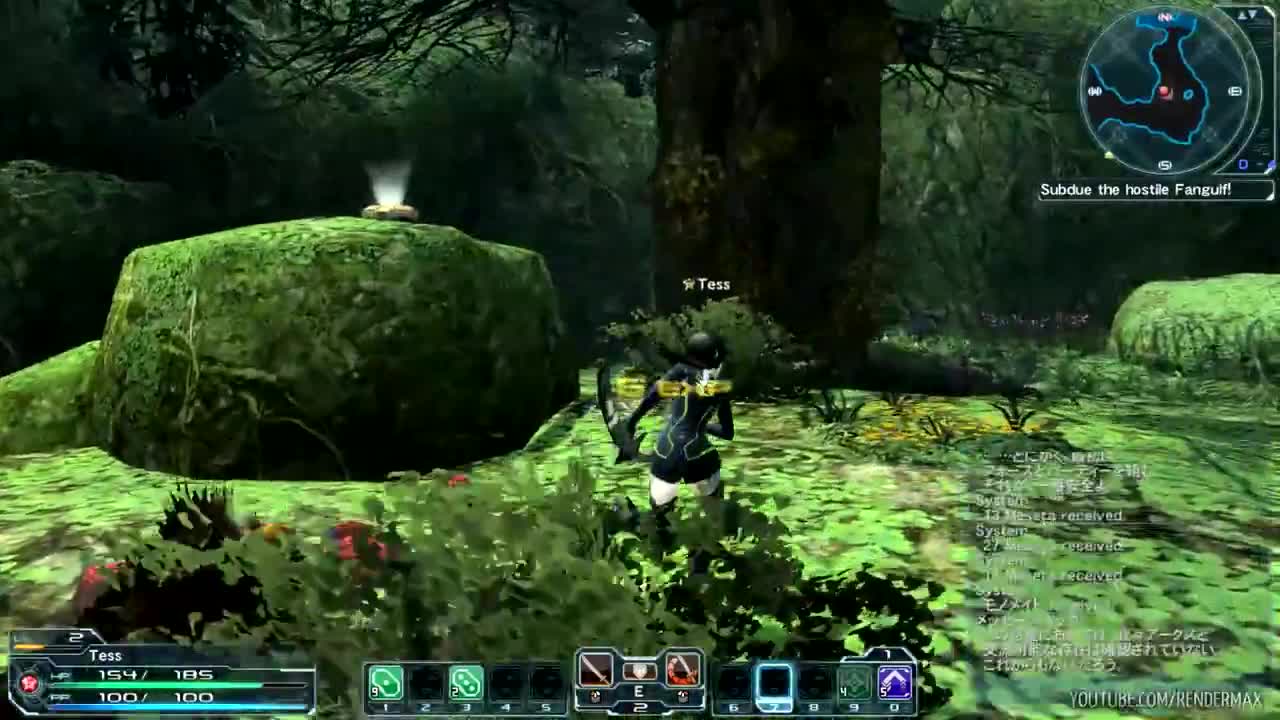Click the down arrow beside the minimap

point(1254,15)
